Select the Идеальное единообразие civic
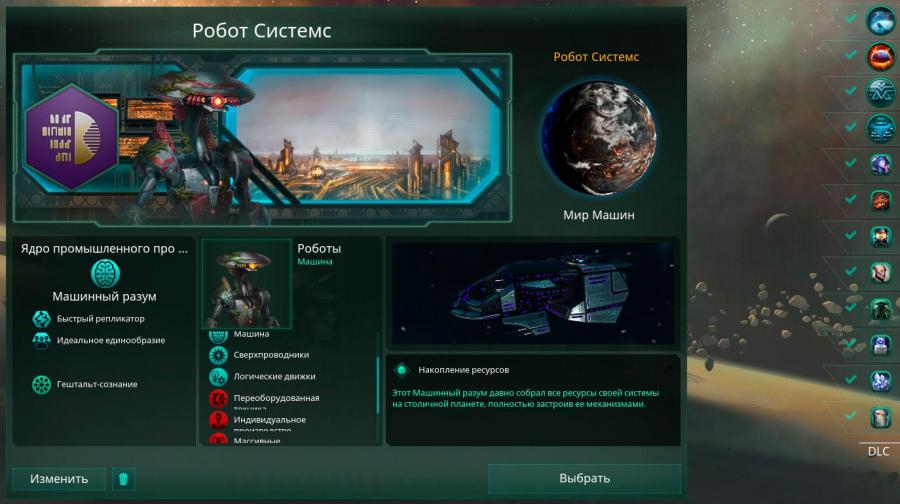 click(x=42, y=340)
